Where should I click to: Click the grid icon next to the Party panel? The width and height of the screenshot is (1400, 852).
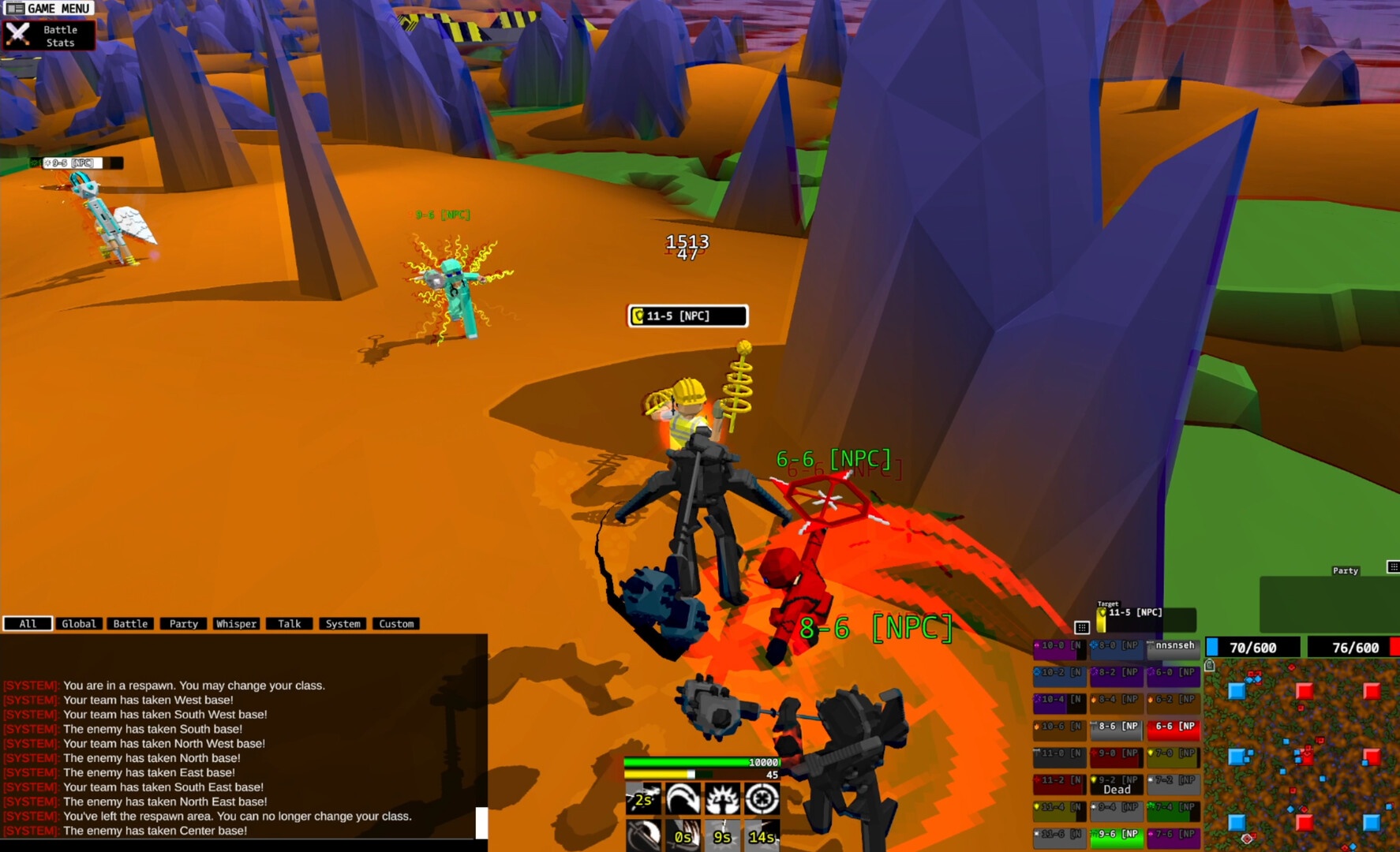click(x=1394, y=566)
